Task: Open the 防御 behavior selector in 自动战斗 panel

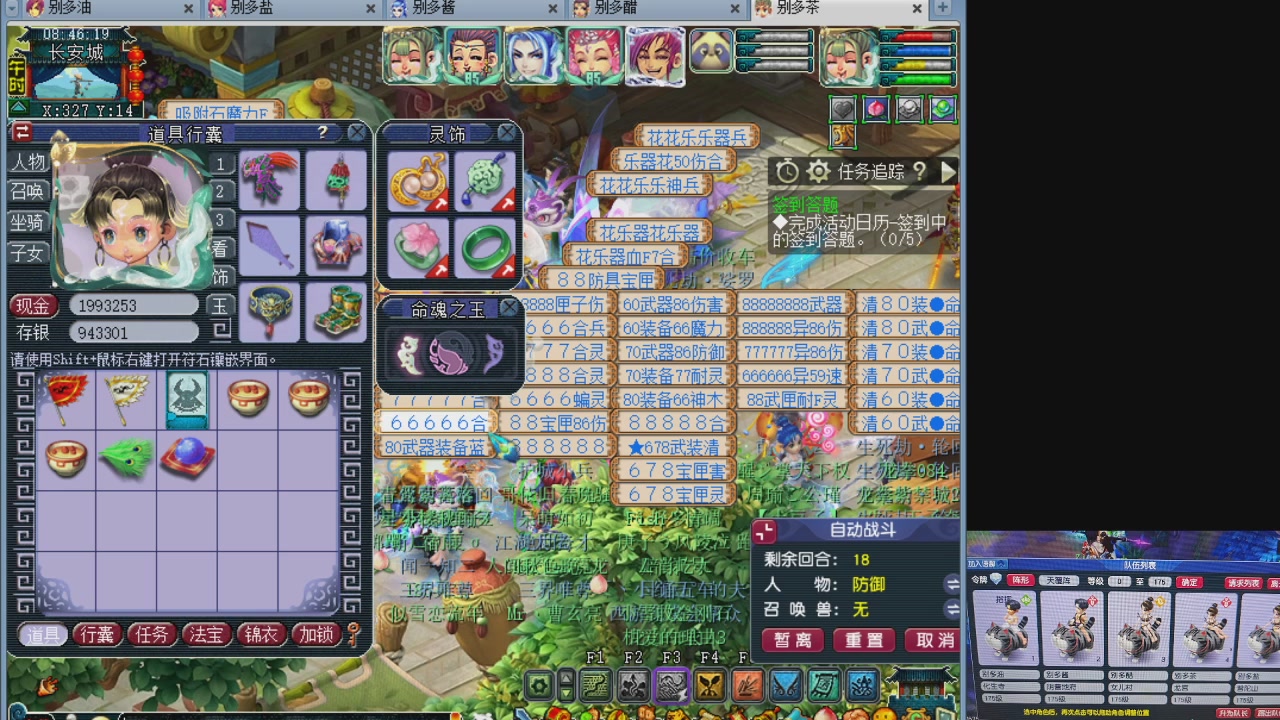Action: click(867, 584)
